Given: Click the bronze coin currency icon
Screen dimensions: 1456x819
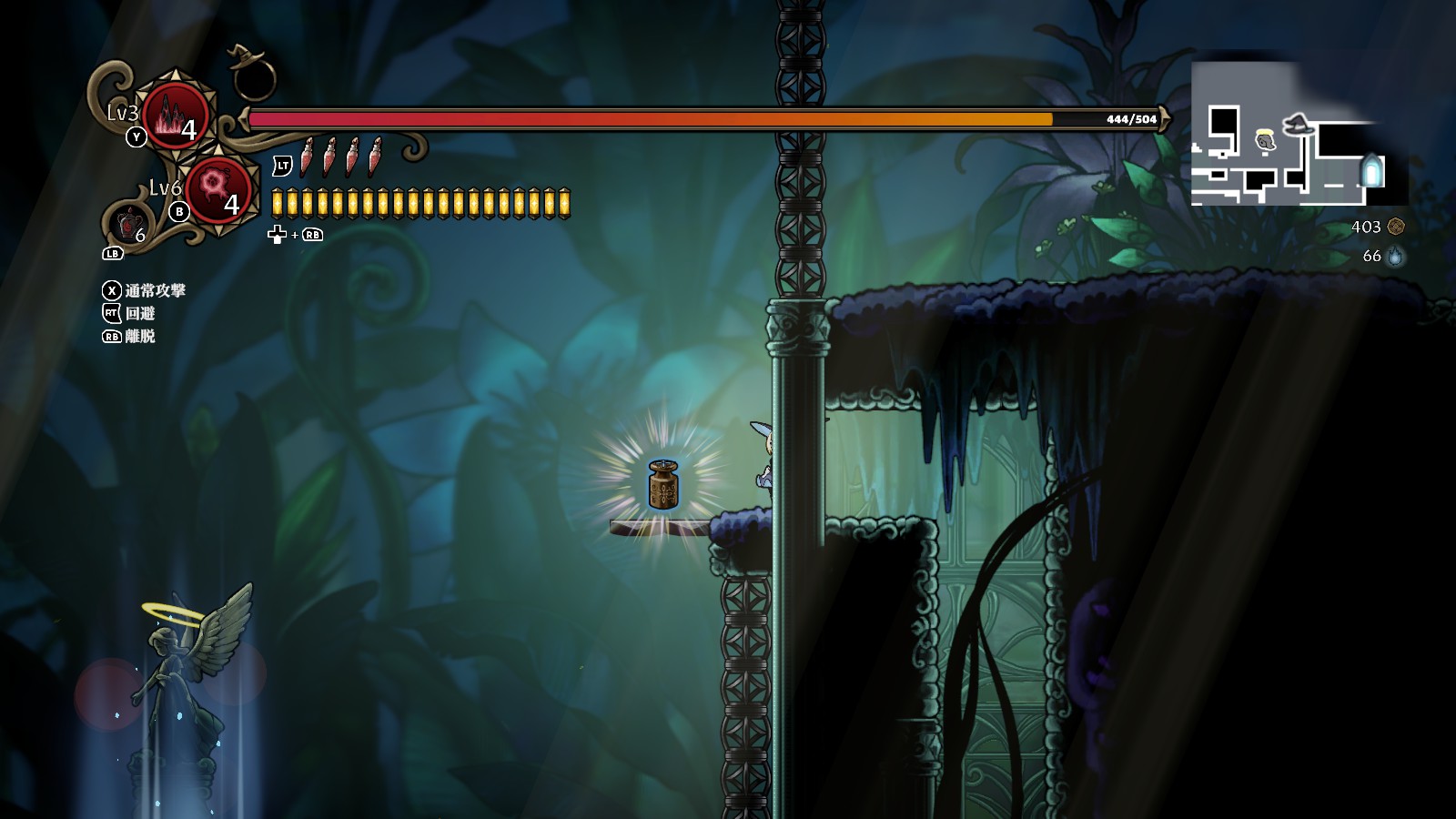Looking at the screenshot, I should pos(1396,227).
